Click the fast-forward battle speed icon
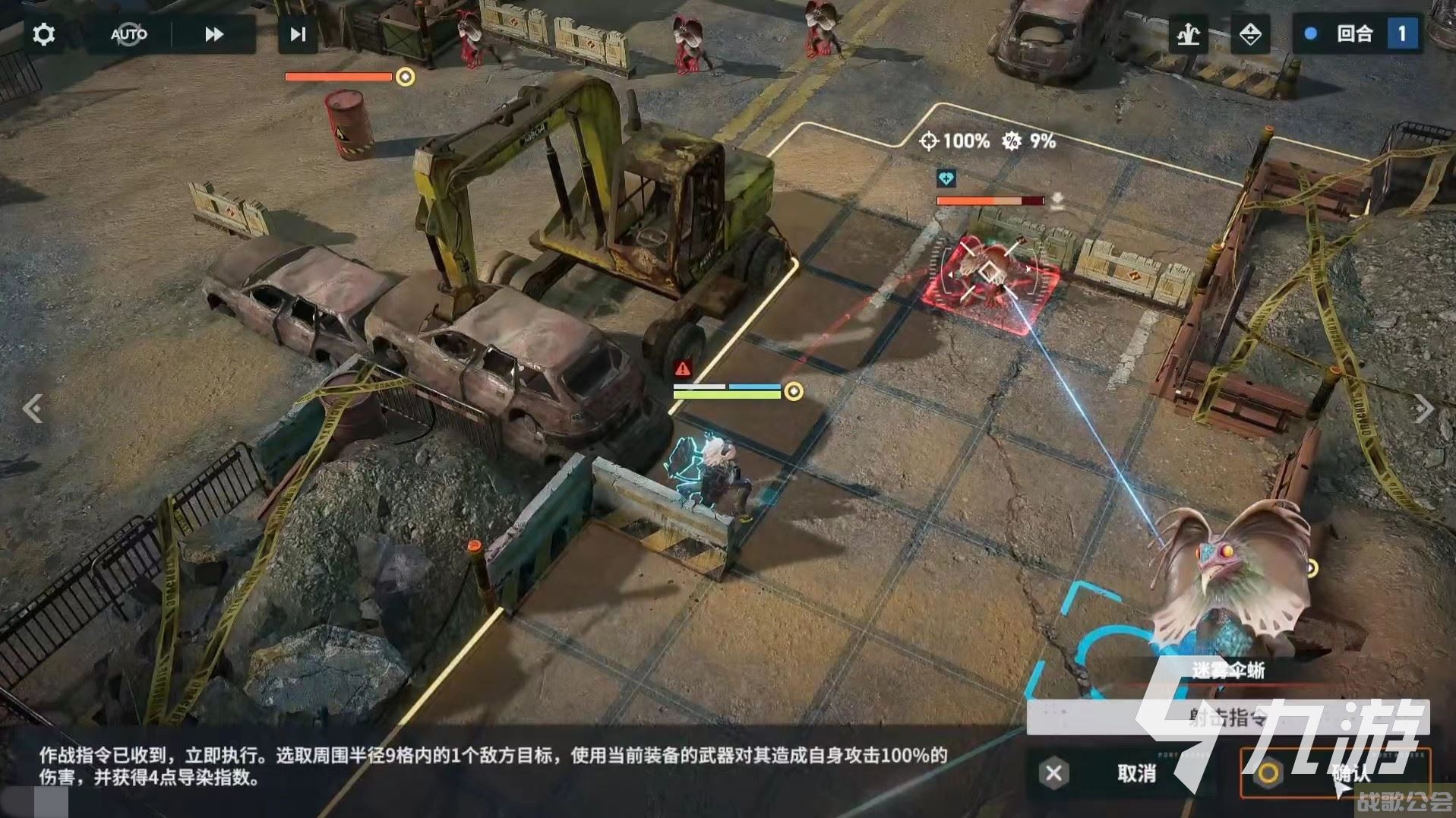The width and height of the screenshot is (1456, 818). 213,33
